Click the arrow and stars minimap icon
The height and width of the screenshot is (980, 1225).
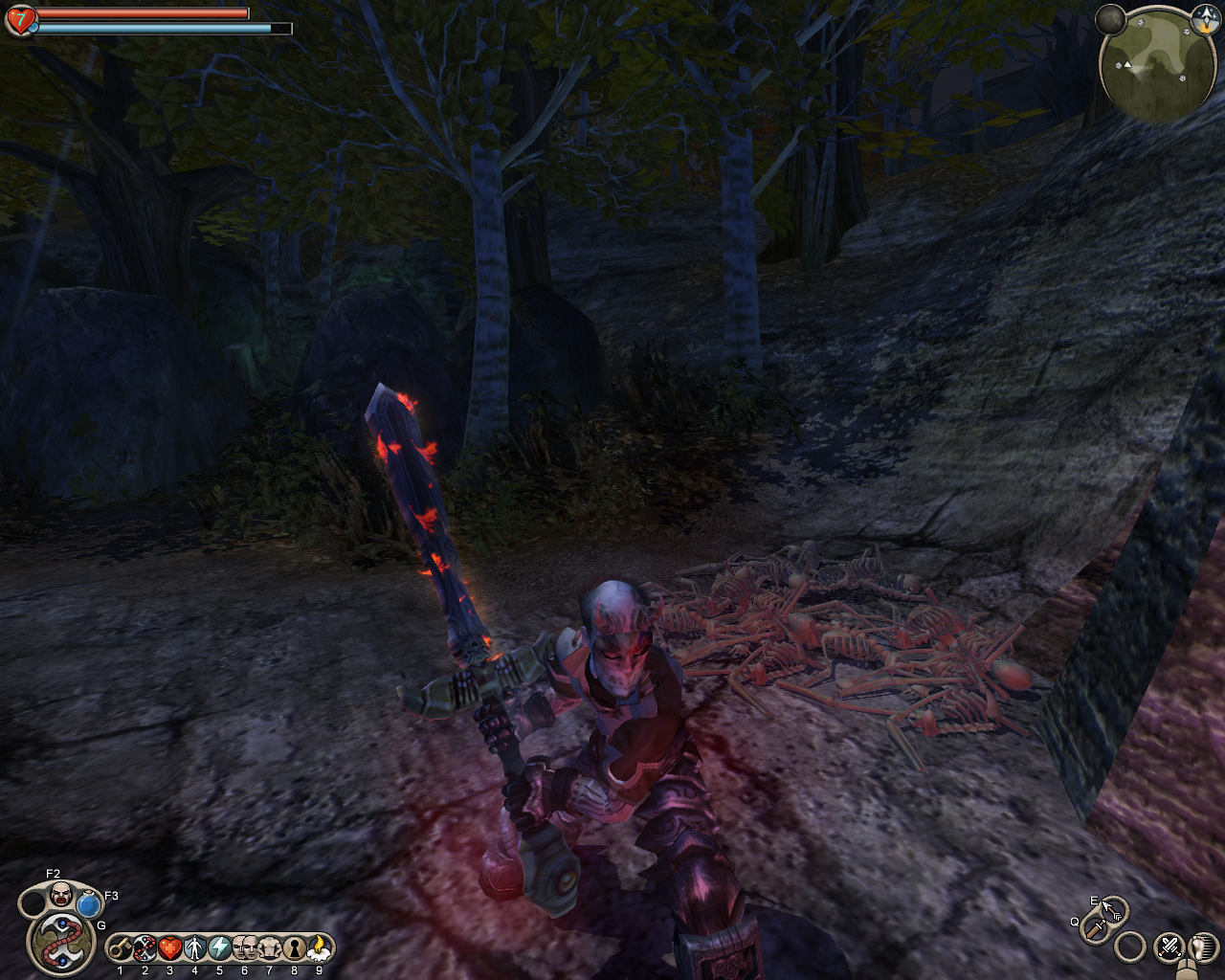1204,16
